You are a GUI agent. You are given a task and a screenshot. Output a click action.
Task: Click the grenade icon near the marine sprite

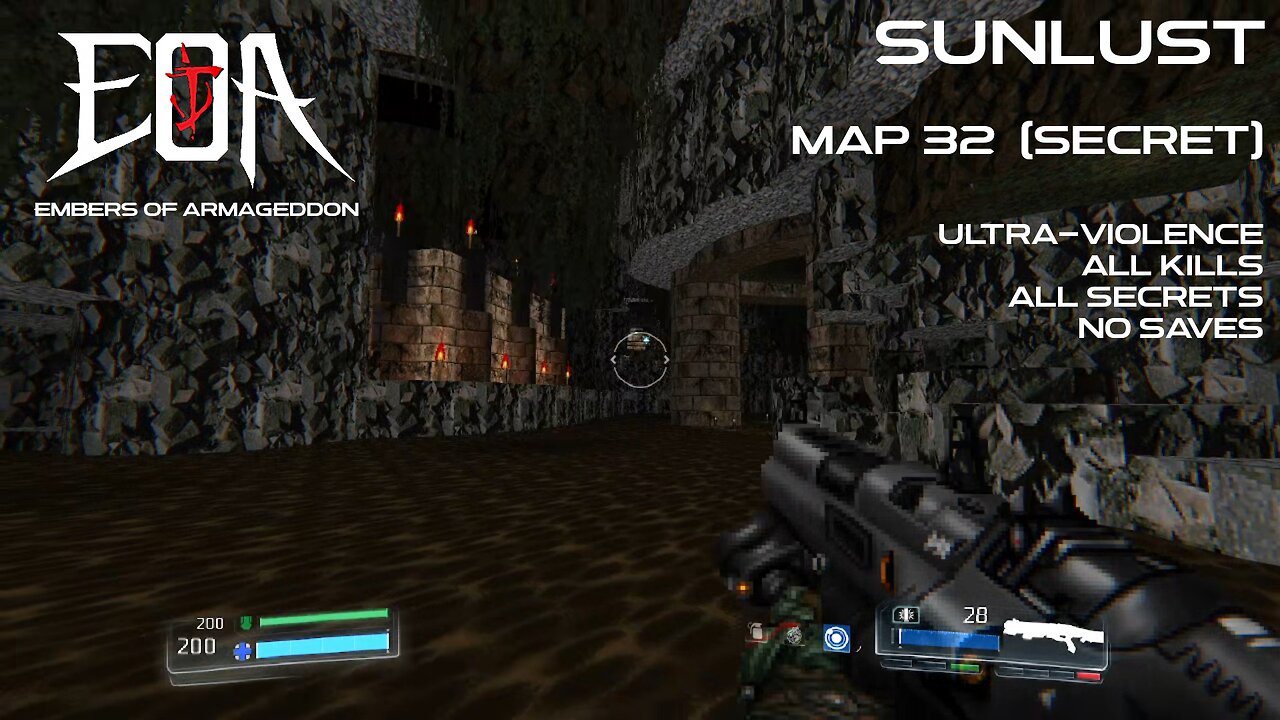coord(756,630)
